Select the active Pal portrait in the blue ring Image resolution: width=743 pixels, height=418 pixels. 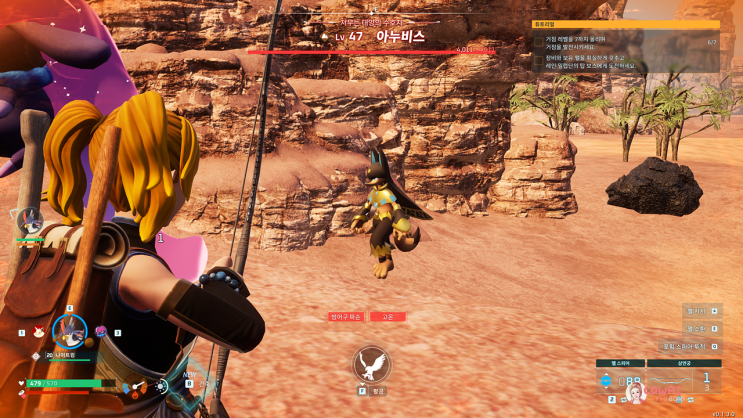(x=69, y=329)
